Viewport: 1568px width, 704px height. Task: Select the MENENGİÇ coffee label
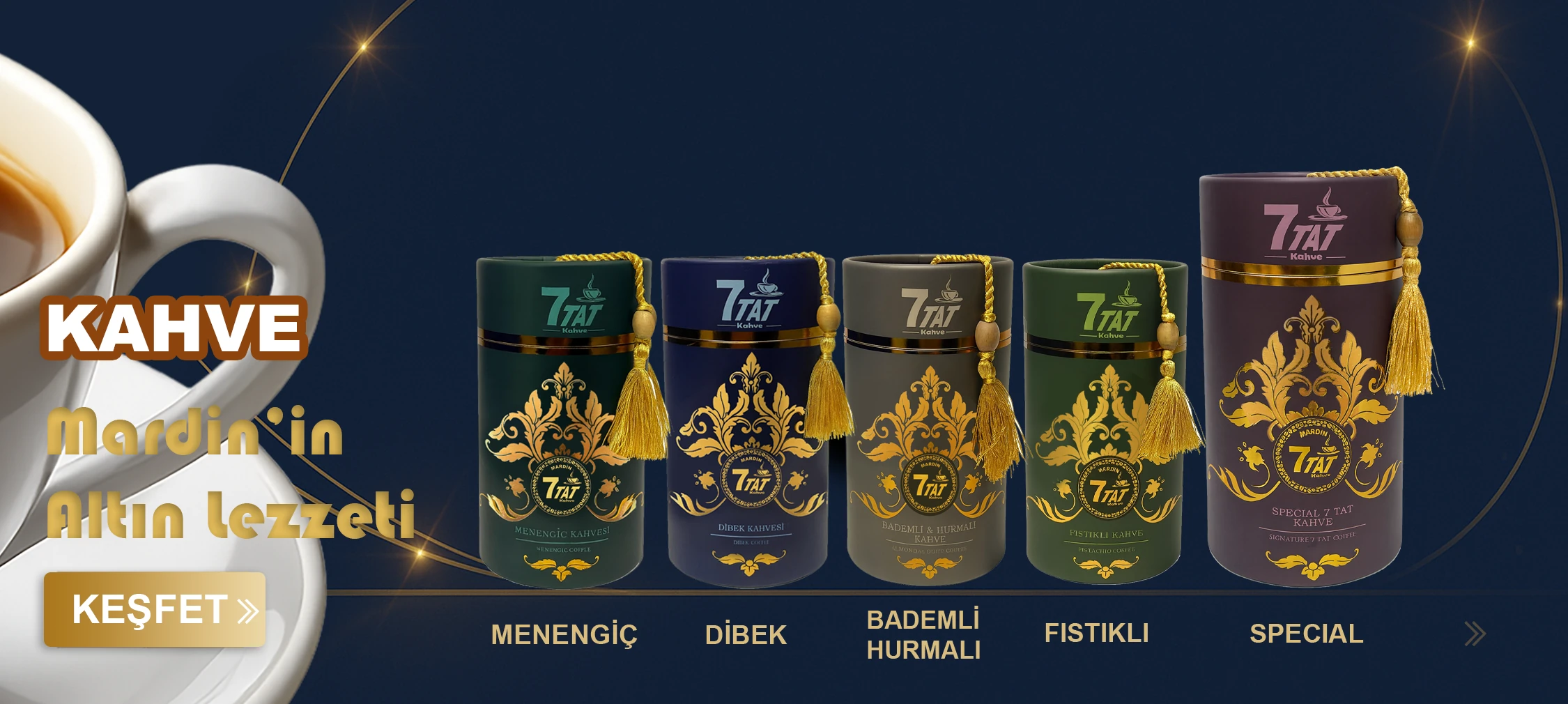(564, 634)
